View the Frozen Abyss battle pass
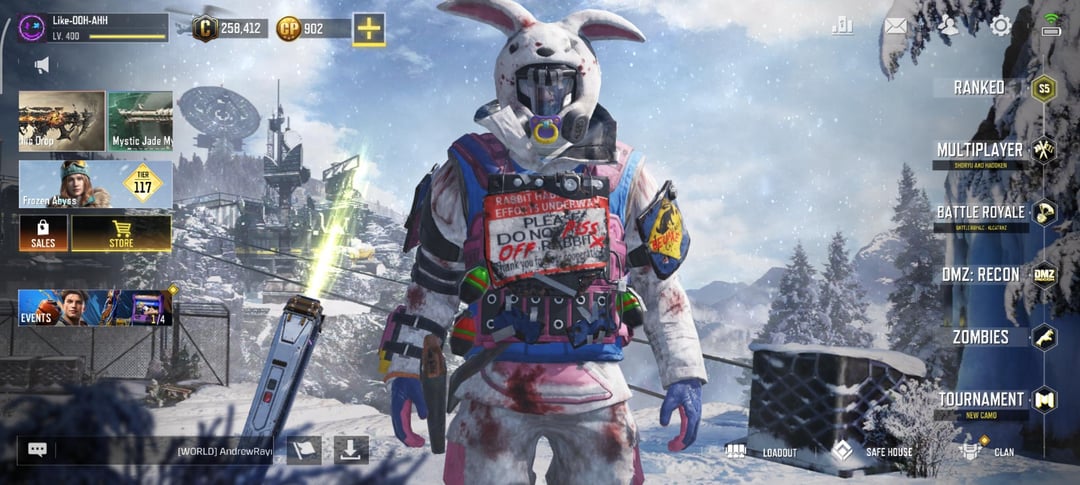 pos(95,185)
